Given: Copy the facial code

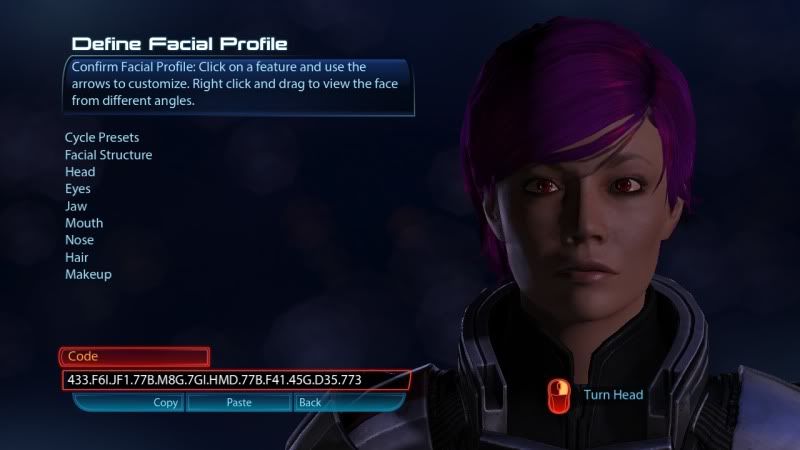Looking at the screenshot, I should [165, 402].
